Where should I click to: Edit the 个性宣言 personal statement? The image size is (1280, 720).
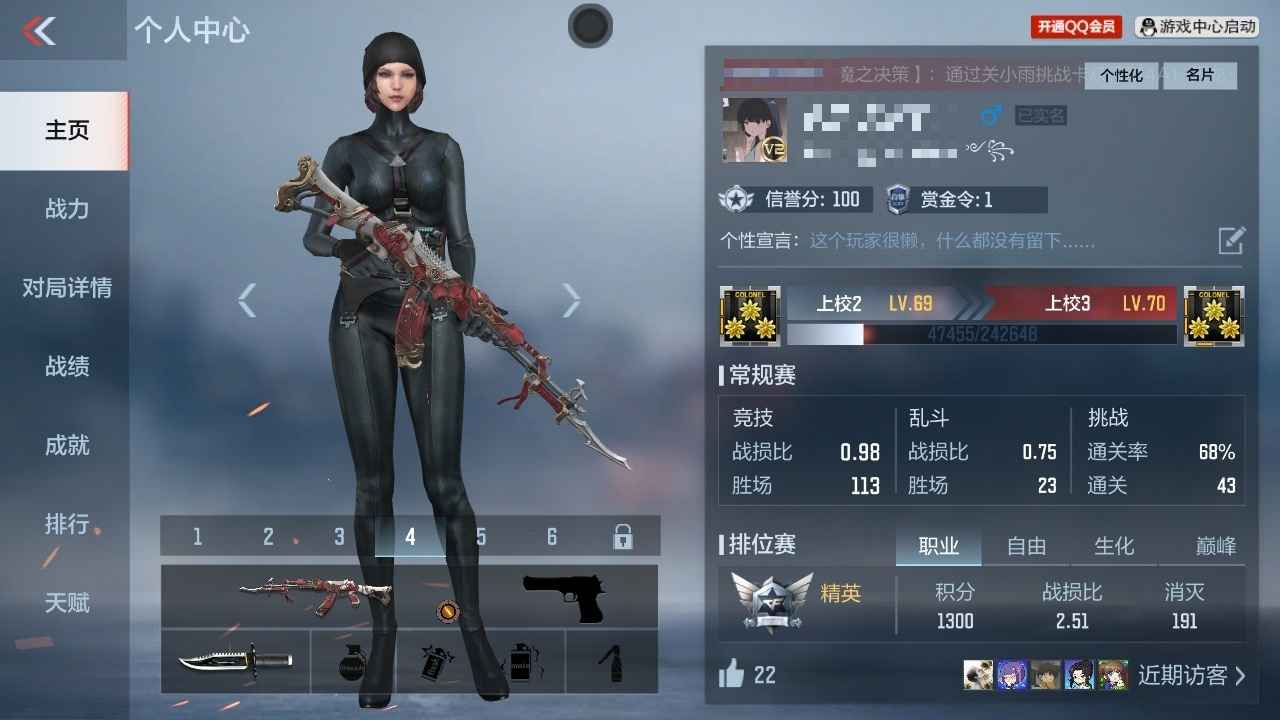pos(1231,240)
